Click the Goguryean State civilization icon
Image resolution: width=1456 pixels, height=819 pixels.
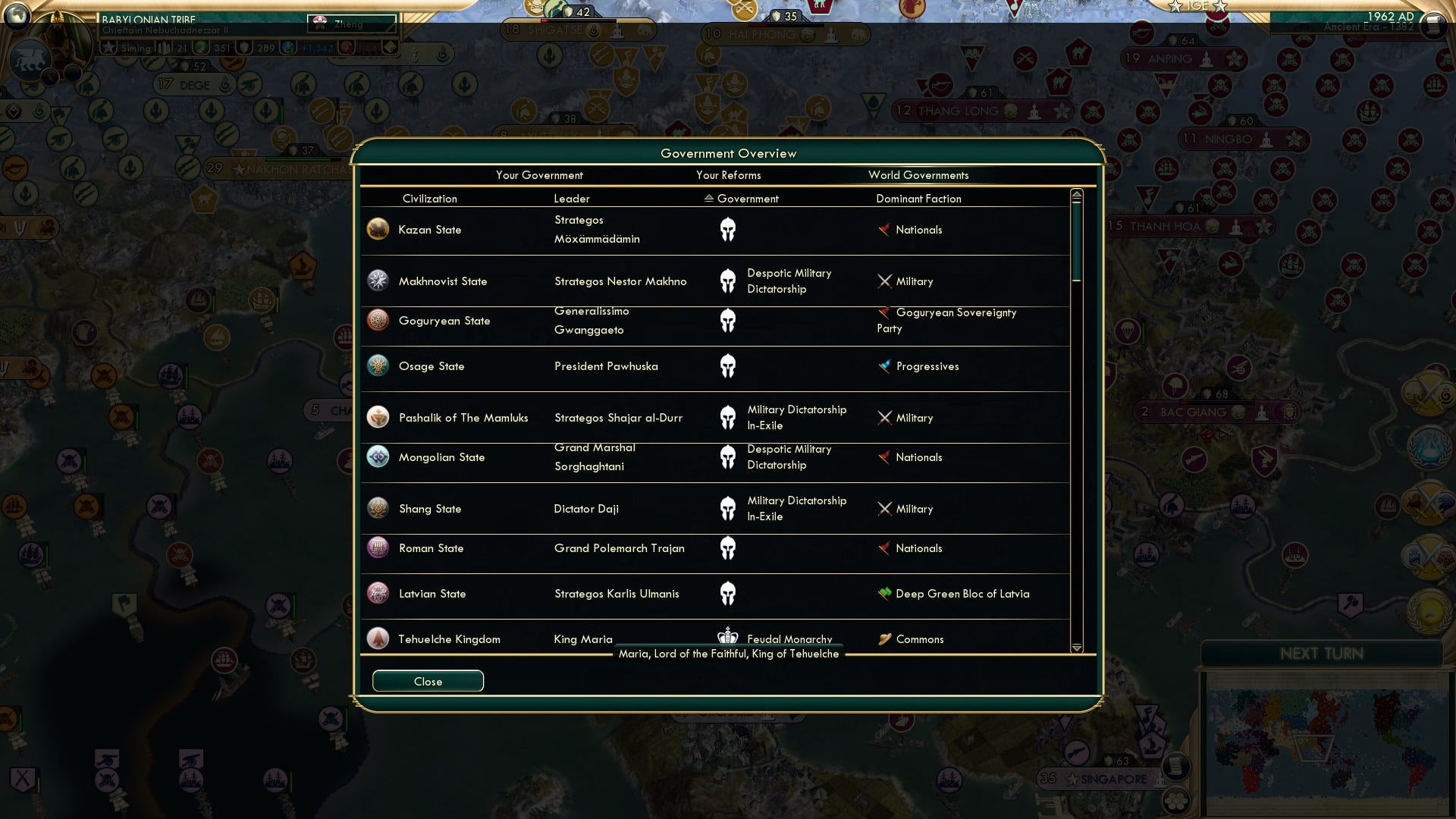(378, 320)
